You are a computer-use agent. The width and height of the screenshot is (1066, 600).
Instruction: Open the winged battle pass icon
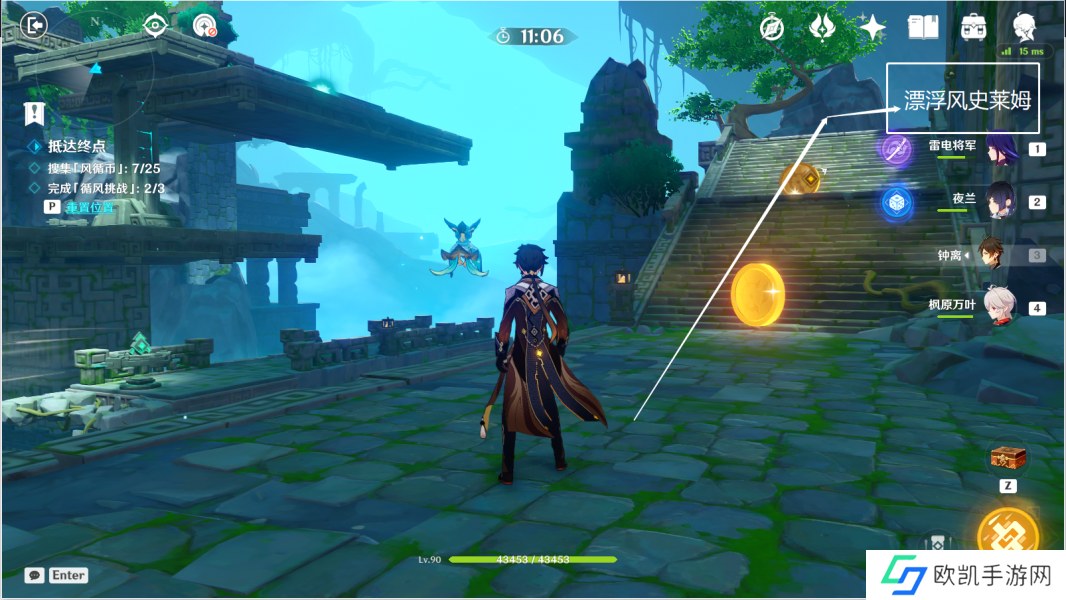pos(822,27)
